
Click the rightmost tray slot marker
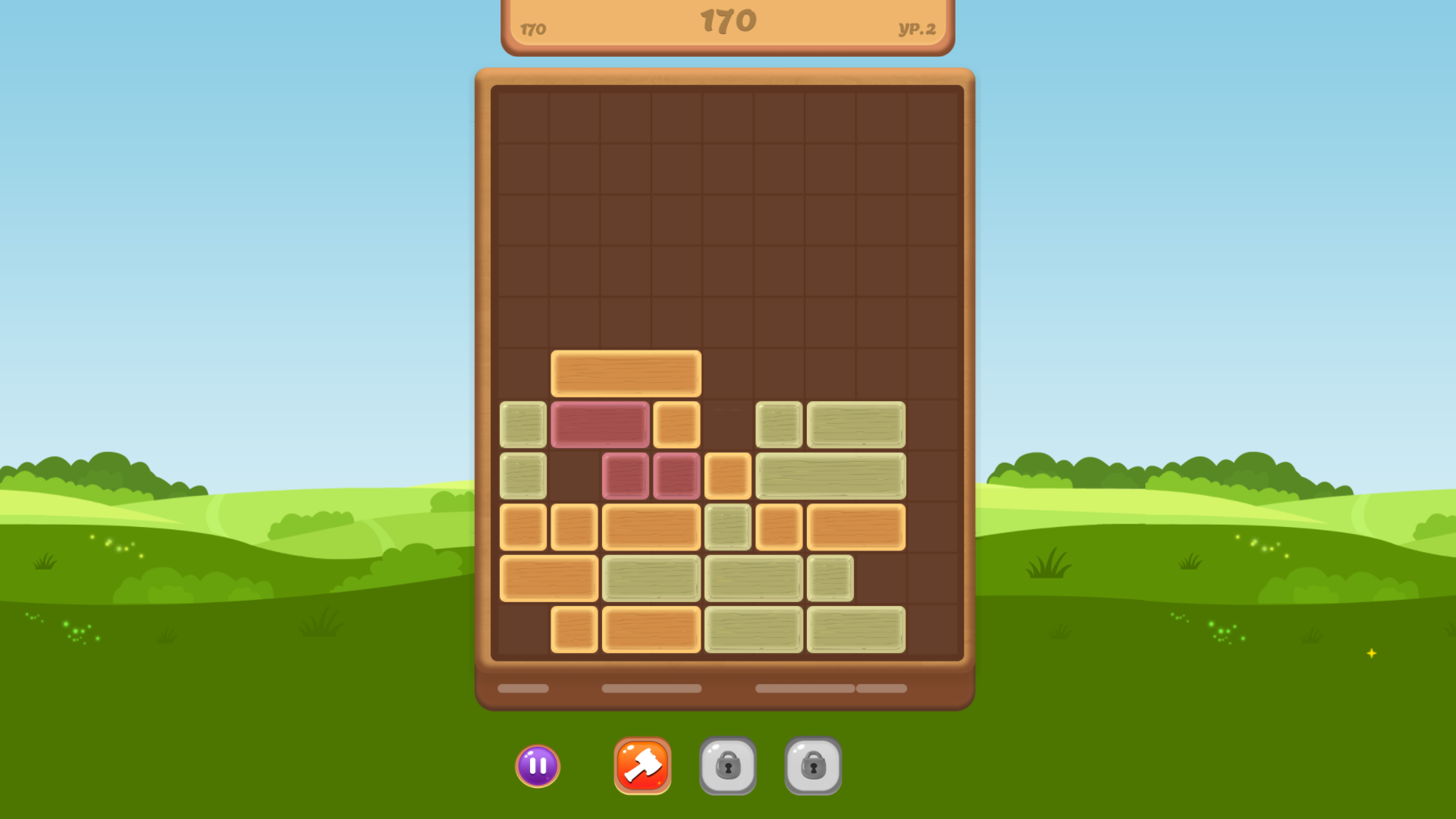tap(882, 689)
